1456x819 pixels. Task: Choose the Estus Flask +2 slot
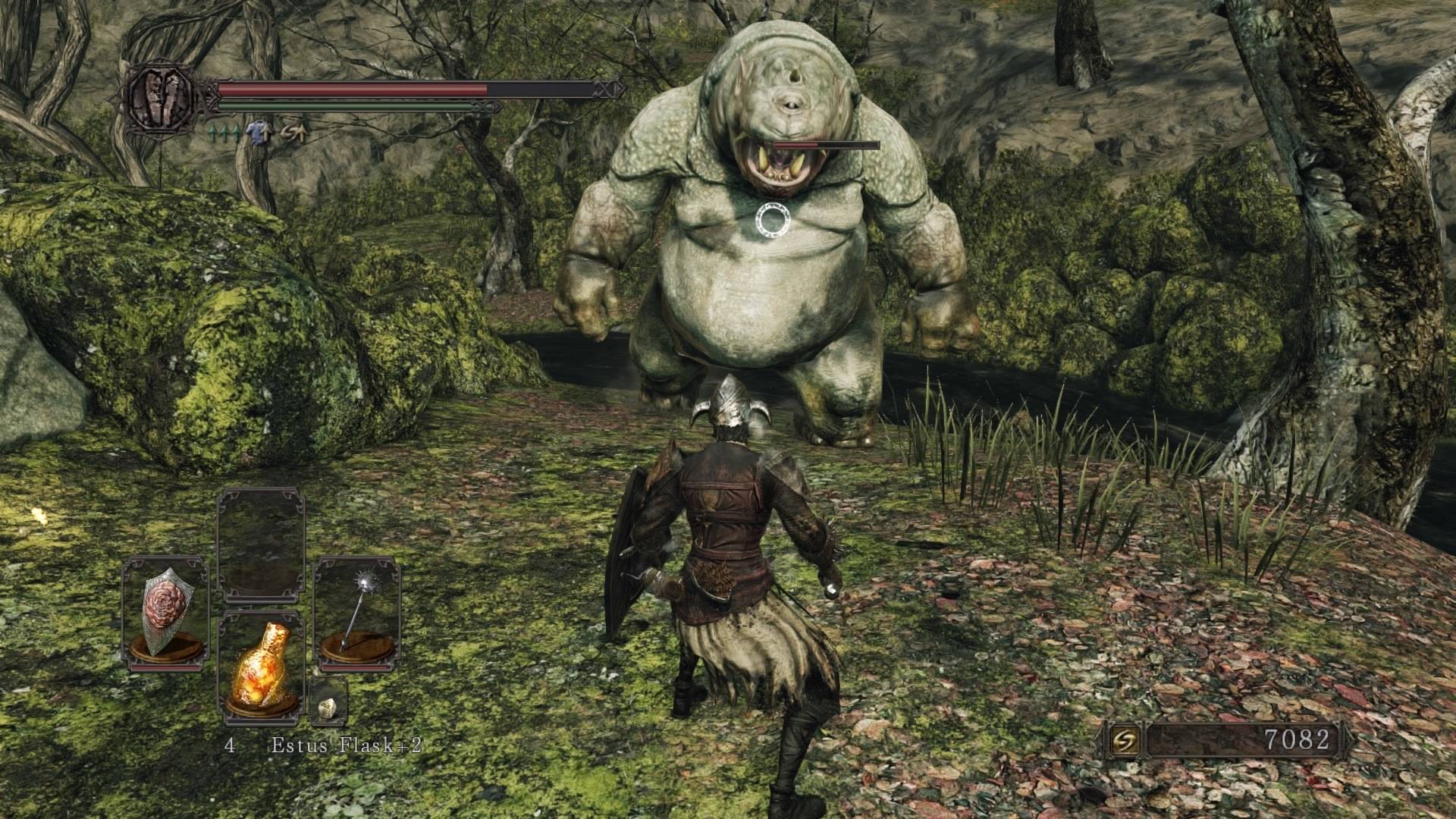pos(262,667)
